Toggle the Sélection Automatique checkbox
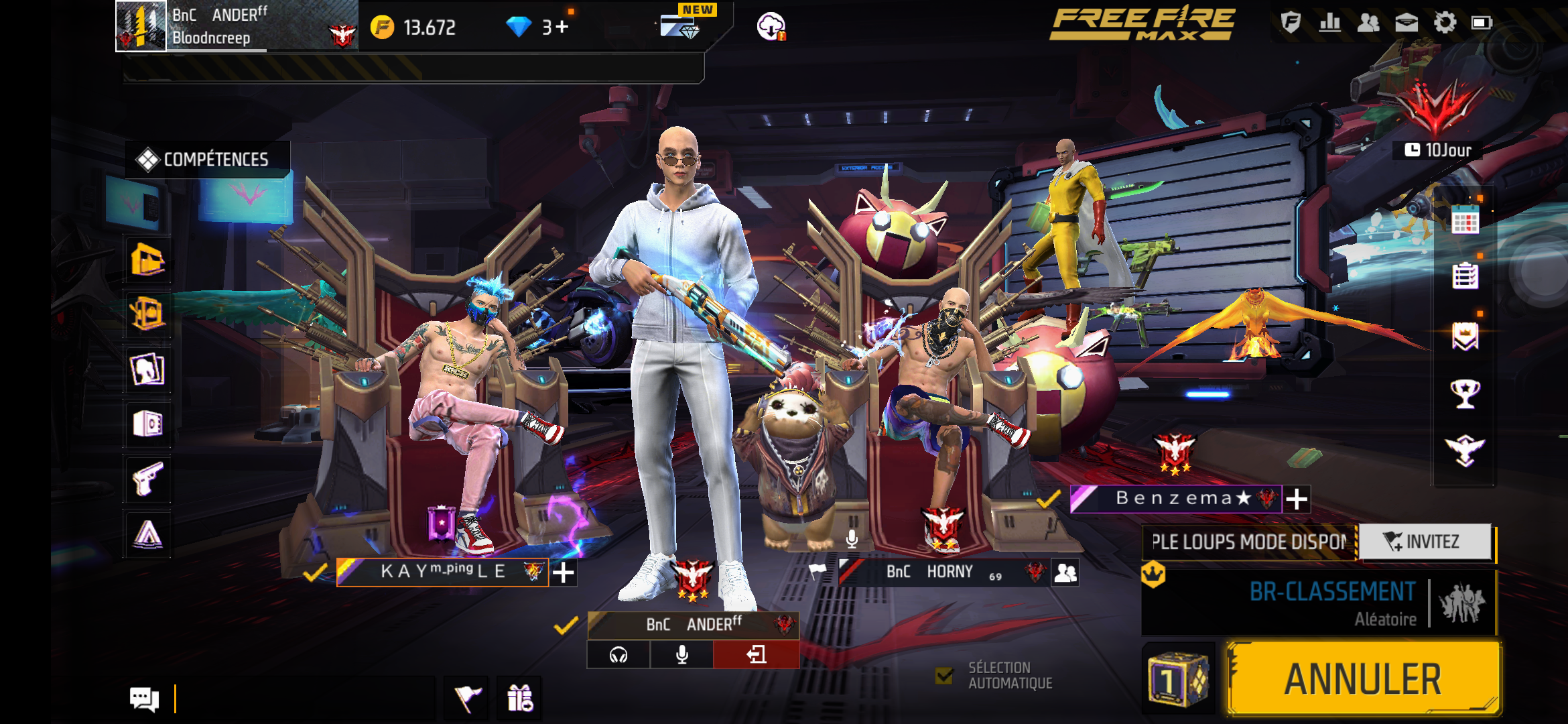The width and height of the screenshot is (1568, 724). tap(944, 676)
